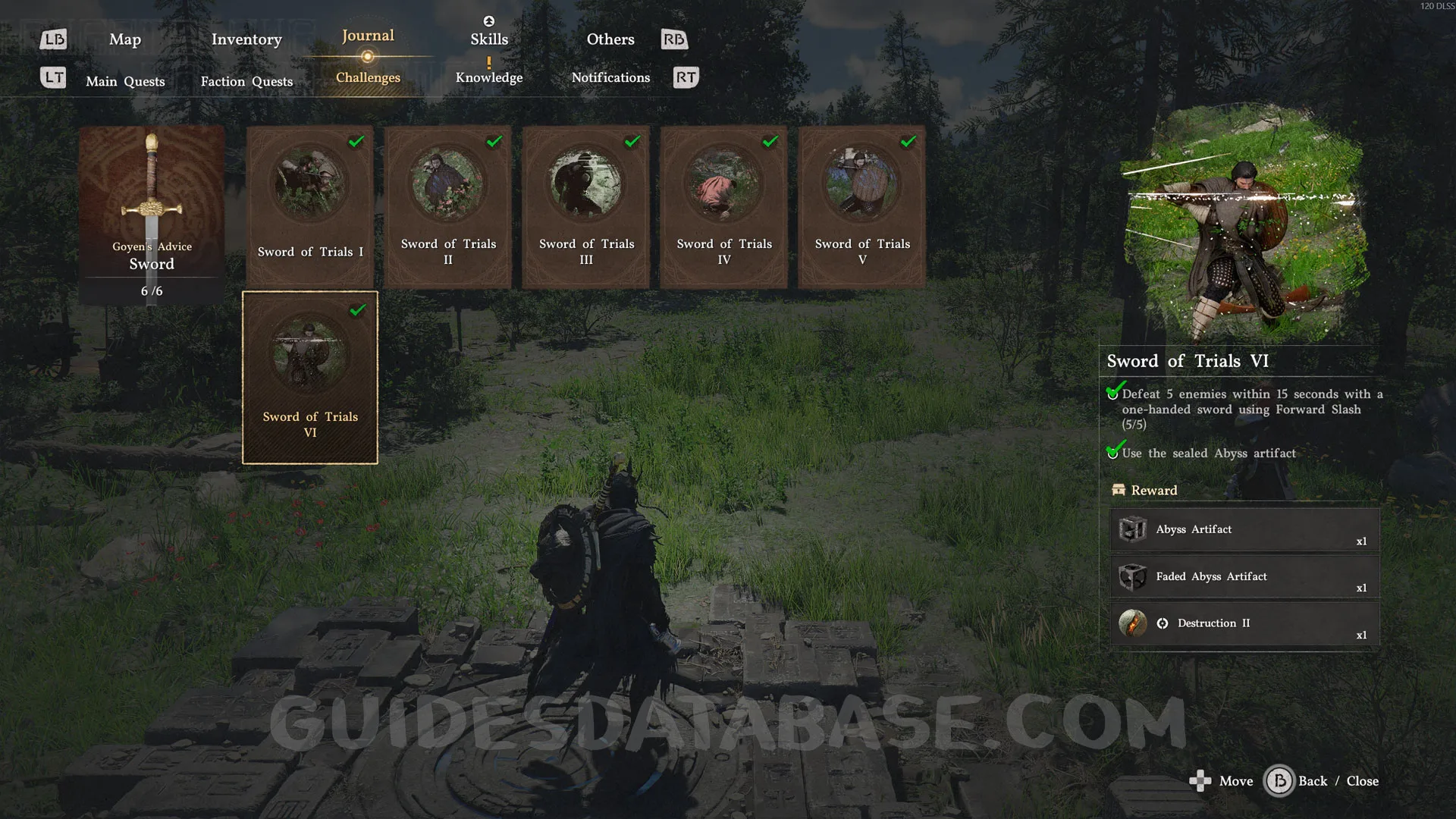Go to the Skills tab

(x=489, y=39)
